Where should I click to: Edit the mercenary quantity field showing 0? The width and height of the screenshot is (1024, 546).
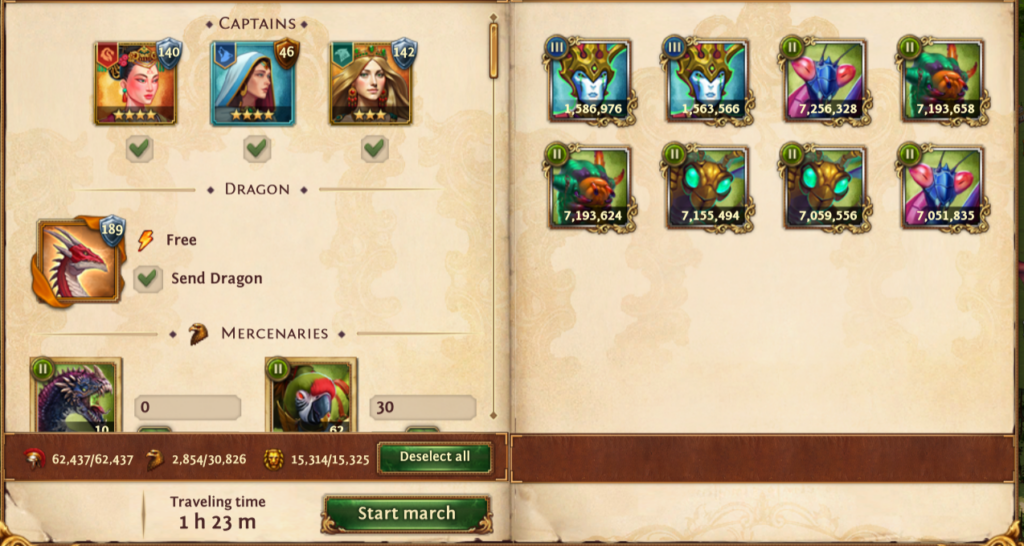pos(187,407)
